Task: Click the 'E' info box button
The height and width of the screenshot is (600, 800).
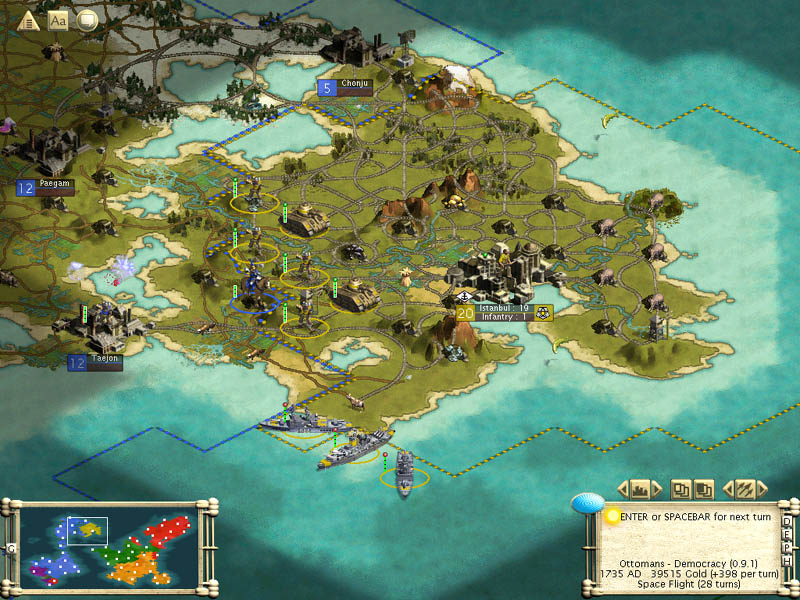Action: [x=787, y=533]
